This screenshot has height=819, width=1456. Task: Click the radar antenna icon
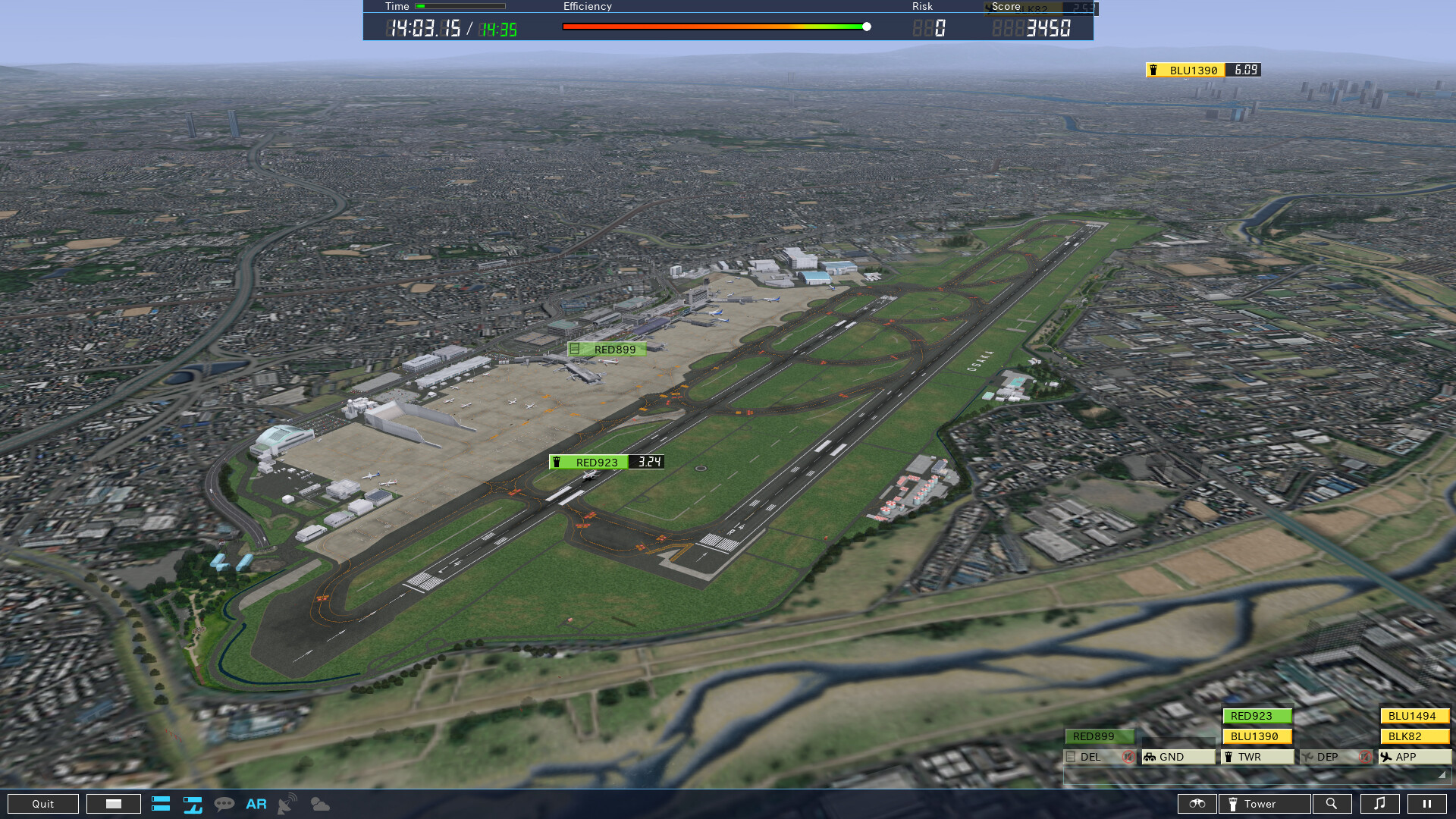tap(286, 804)
